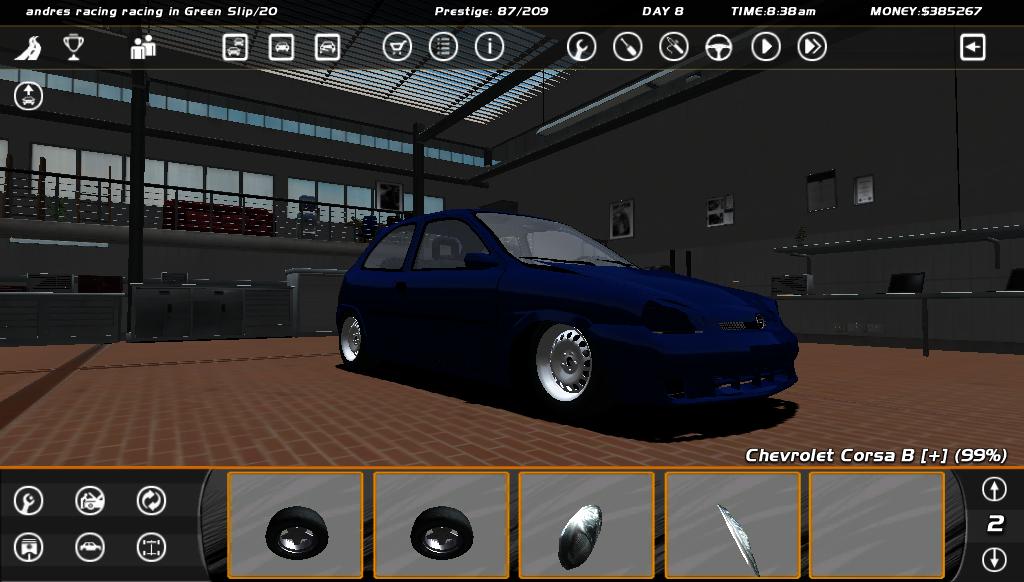Click the car lift icon below the top bar

(28, 96)
